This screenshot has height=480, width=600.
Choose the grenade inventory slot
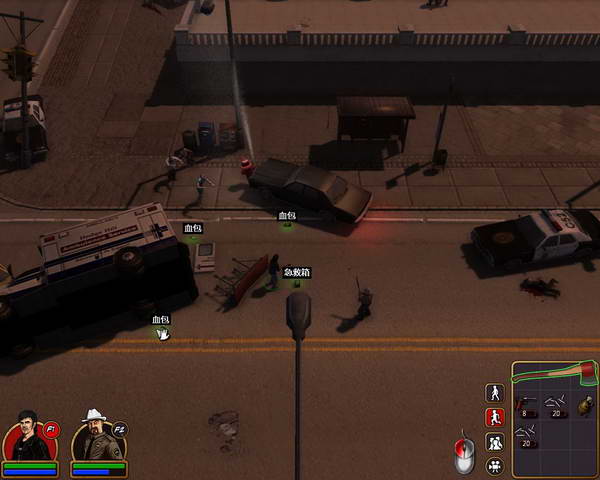[x=584, y=405]
